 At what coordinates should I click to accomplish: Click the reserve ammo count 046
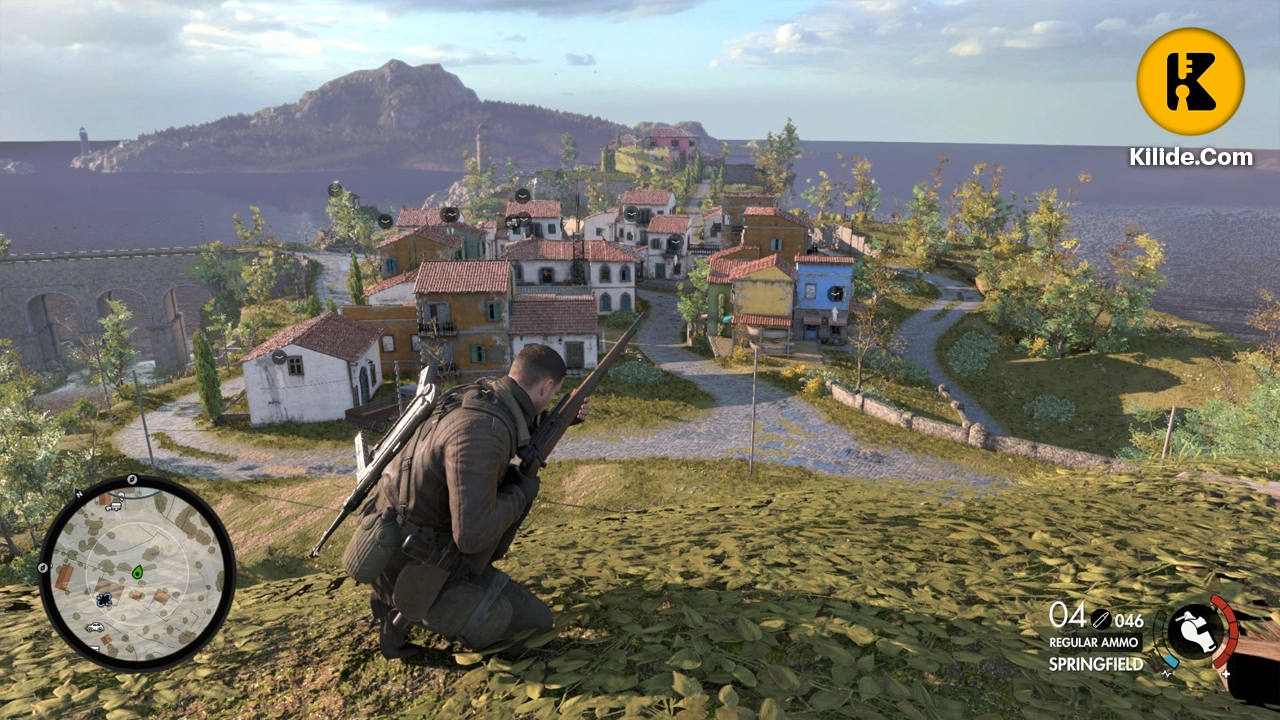click(x=1129, y=621)
